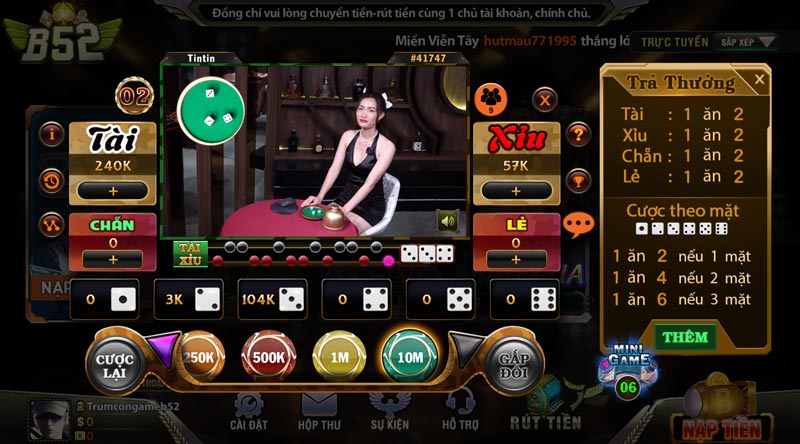Click the green Thêm button
This screenshot has width=800, height=444.
pos(684,337)
